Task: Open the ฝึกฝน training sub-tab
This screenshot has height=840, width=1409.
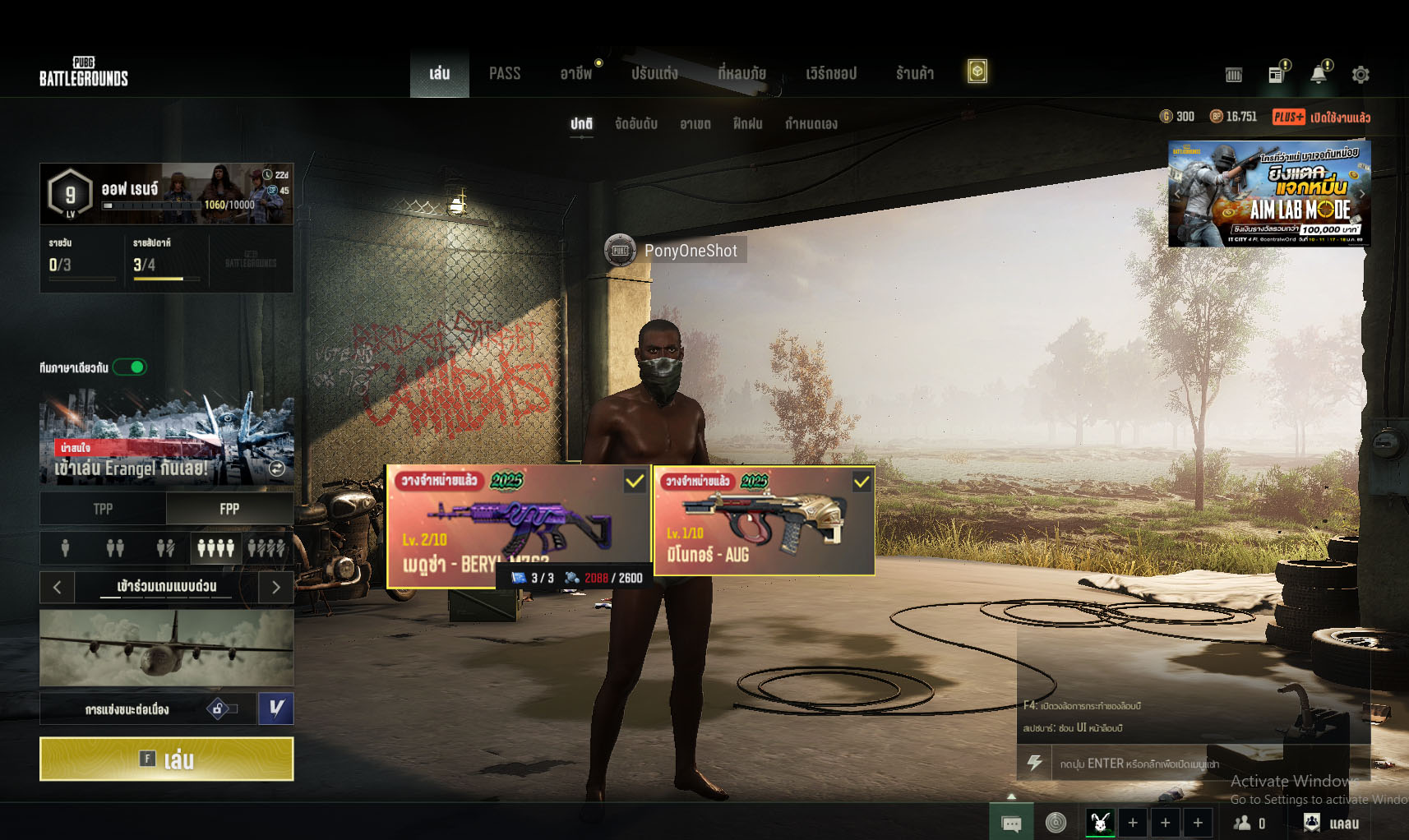Action: (747, 124)
